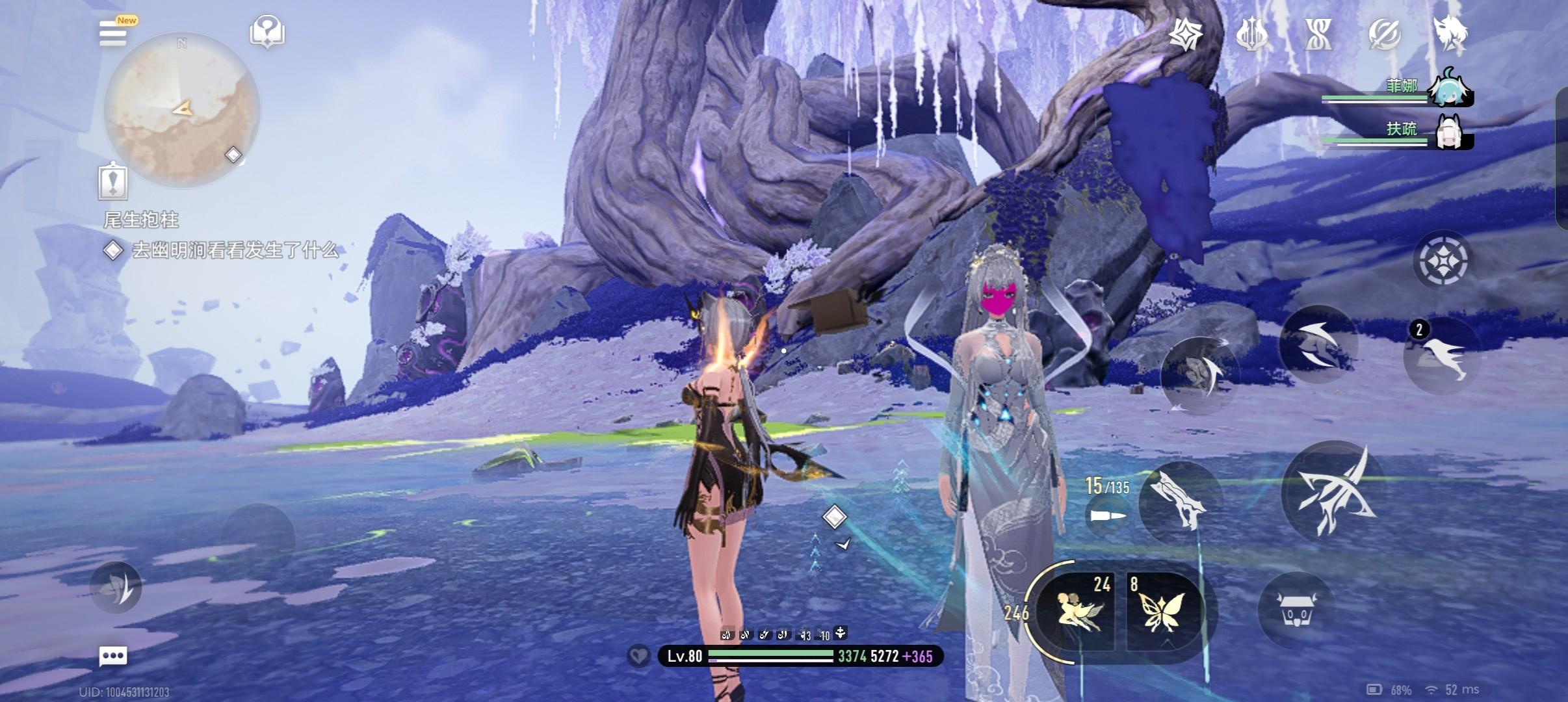Tap the heart icon beside level bar
The height and width of the screenshot is (702, 1568).
(x=638, y=656)
